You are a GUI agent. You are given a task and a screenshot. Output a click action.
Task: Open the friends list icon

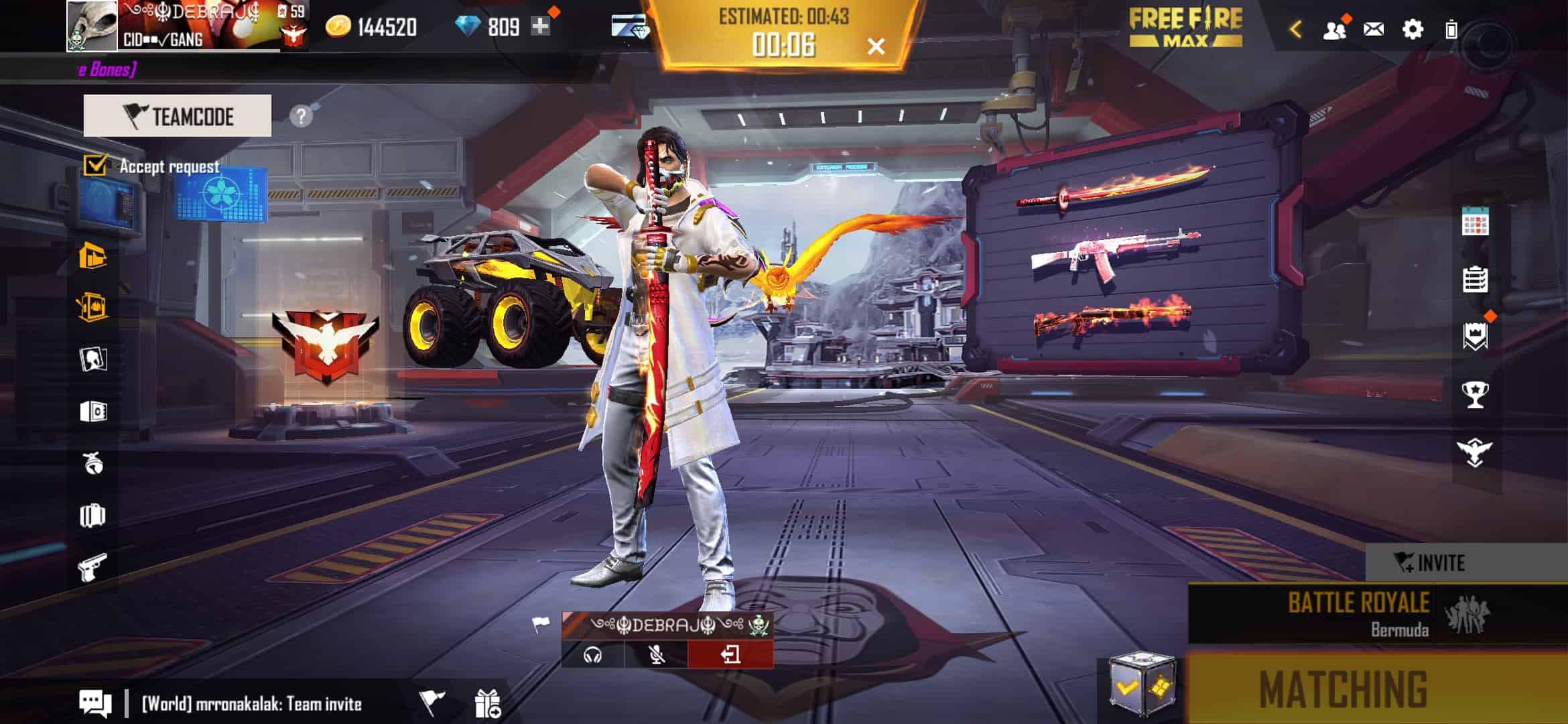coord(1334,30)
